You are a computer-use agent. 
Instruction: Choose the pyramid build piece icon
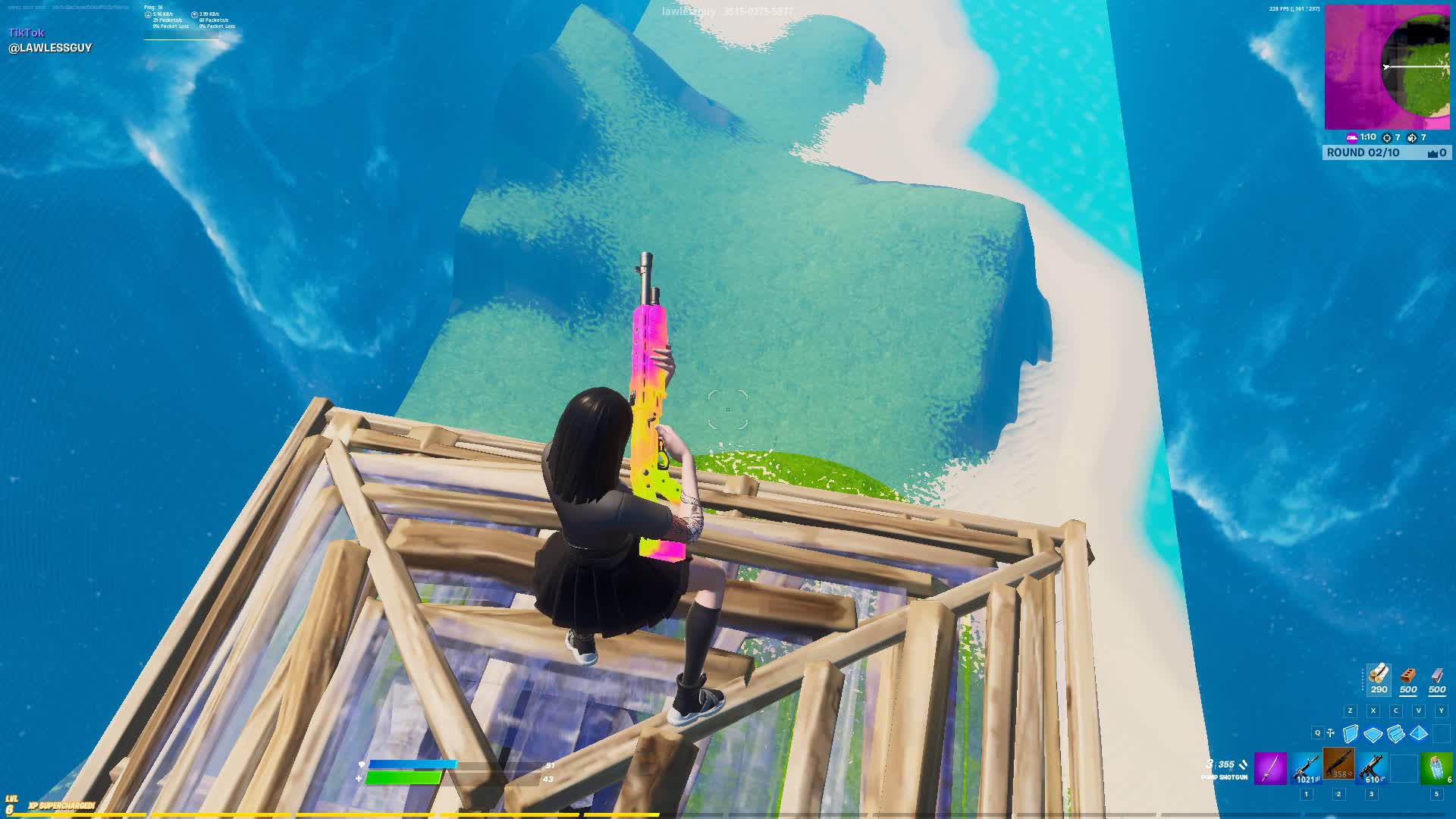[x=1419, y=735]
